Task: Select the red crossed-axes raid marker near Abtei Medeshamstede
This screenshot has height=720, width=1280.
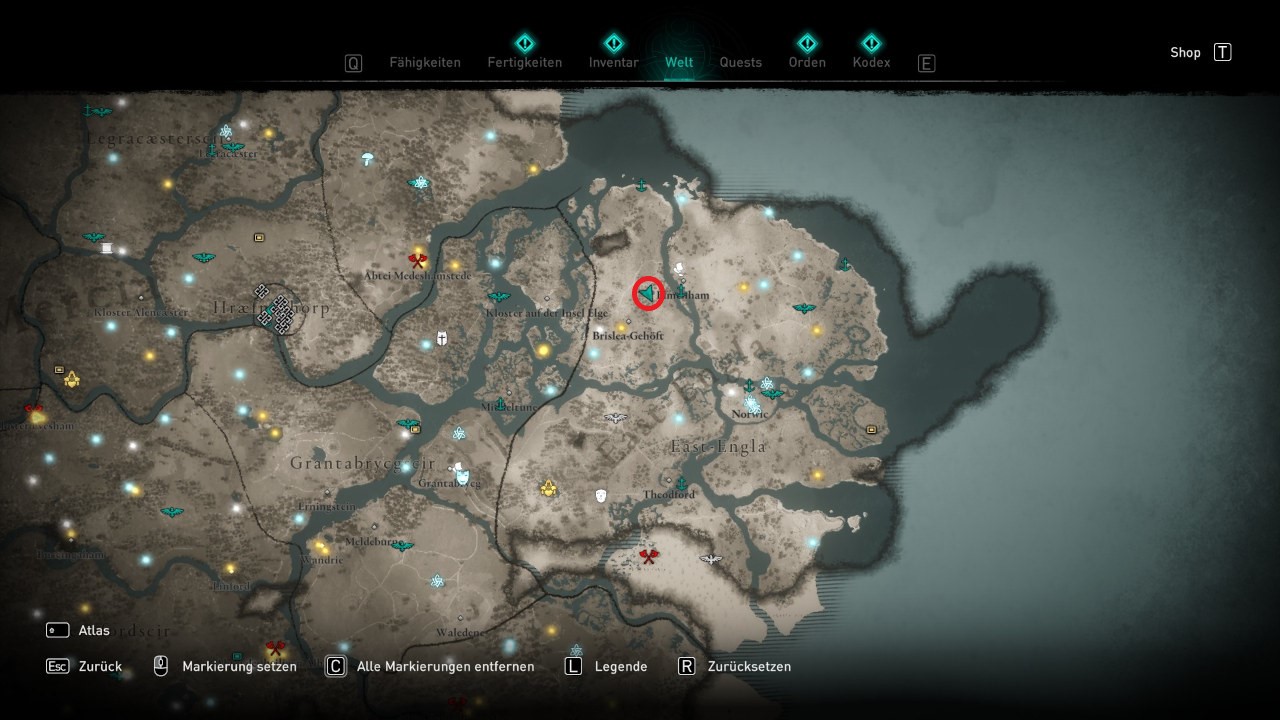Action: point(418,261)
